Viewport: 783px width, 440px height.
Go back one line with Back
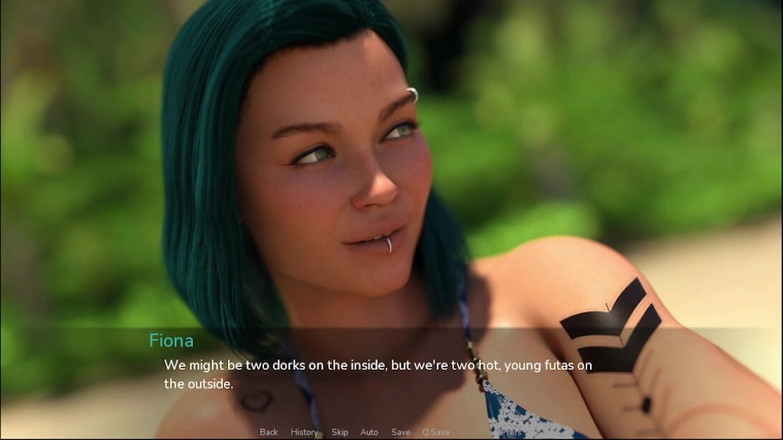tap(268, 432)
